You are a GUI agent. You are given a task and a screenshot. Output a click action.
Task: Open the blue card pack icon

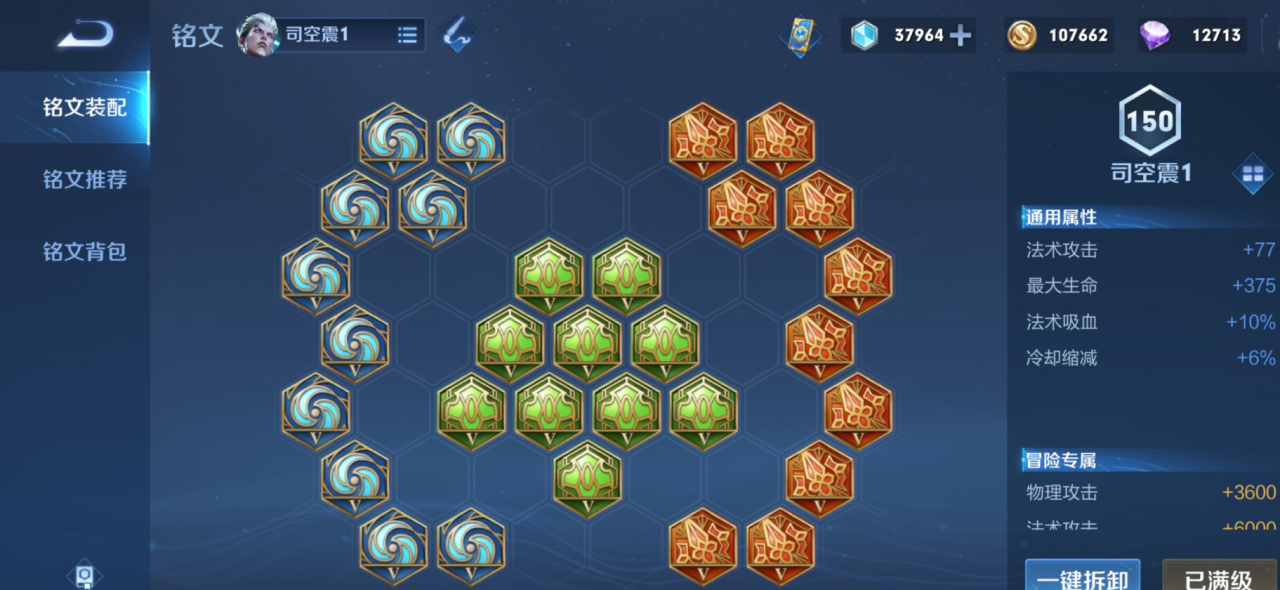click(x=801, y=36)
